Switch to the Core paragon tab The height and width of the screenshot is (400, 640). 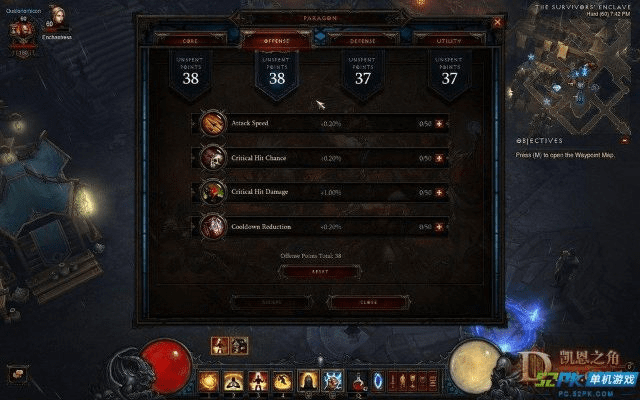(188, 40)
